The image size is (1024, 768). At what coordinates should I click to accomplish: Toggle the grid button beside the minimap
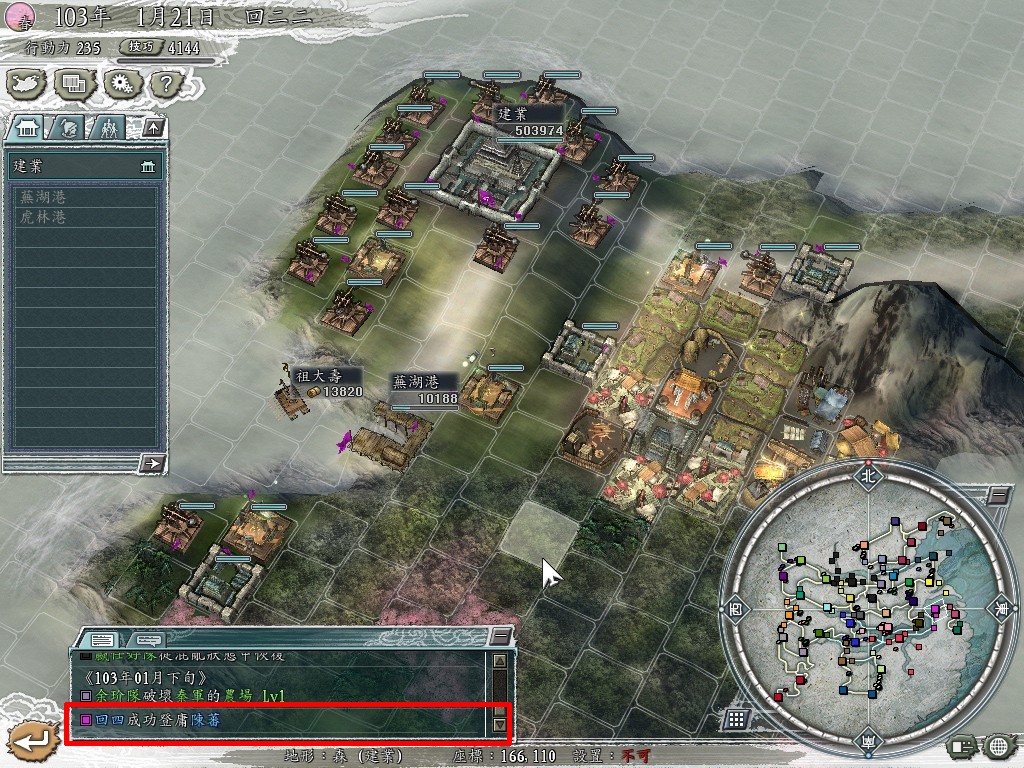point(734,720)
